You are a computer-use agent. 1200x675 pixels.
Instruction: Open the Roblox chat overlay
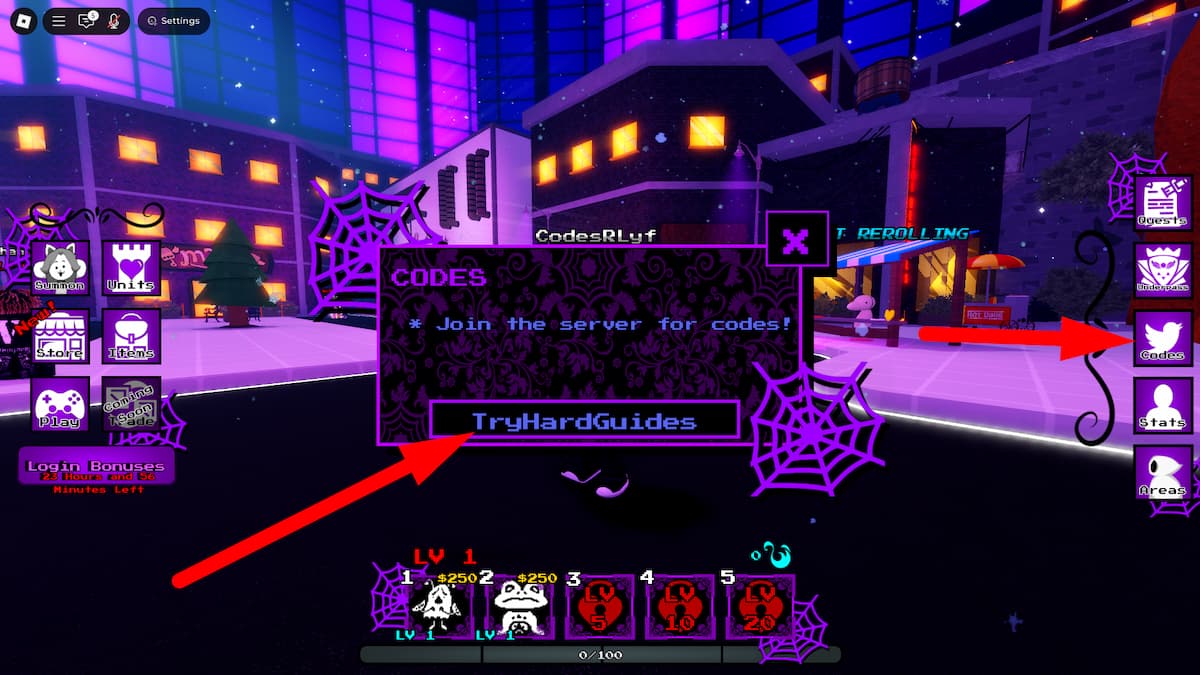click(x=87, y=20)
